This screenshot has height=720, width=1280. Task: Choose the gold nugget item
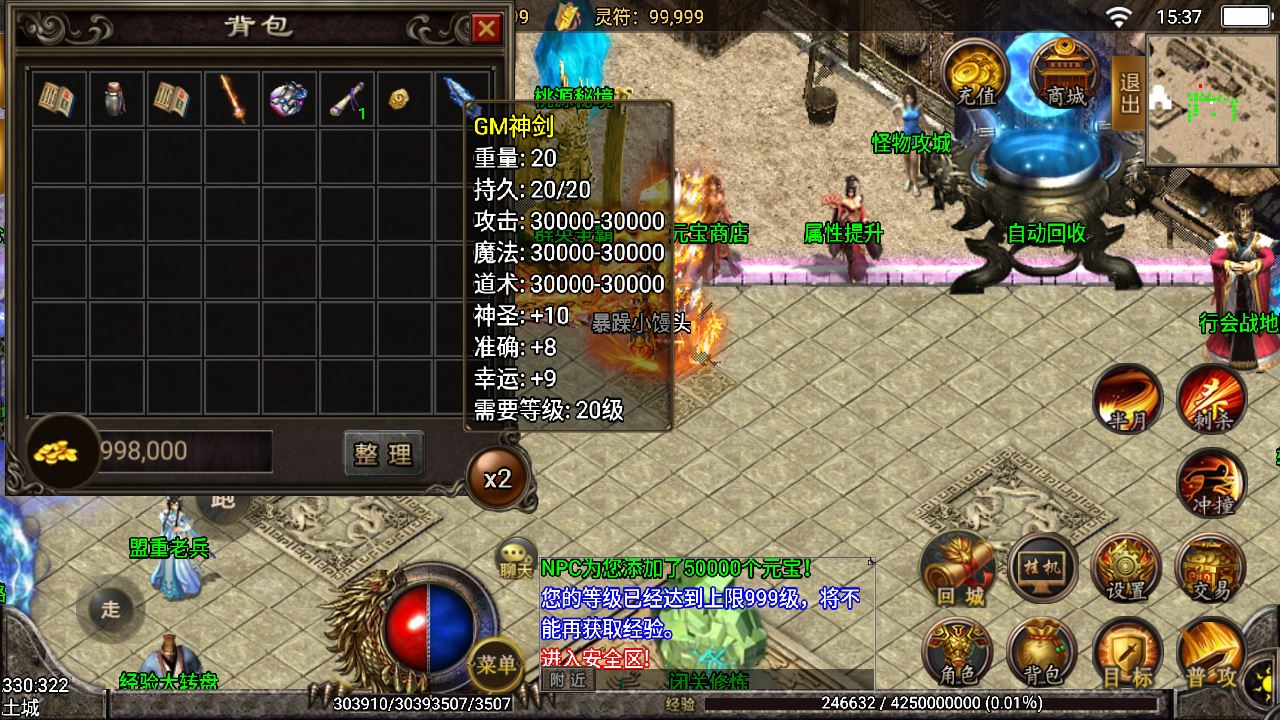[400, 100]
